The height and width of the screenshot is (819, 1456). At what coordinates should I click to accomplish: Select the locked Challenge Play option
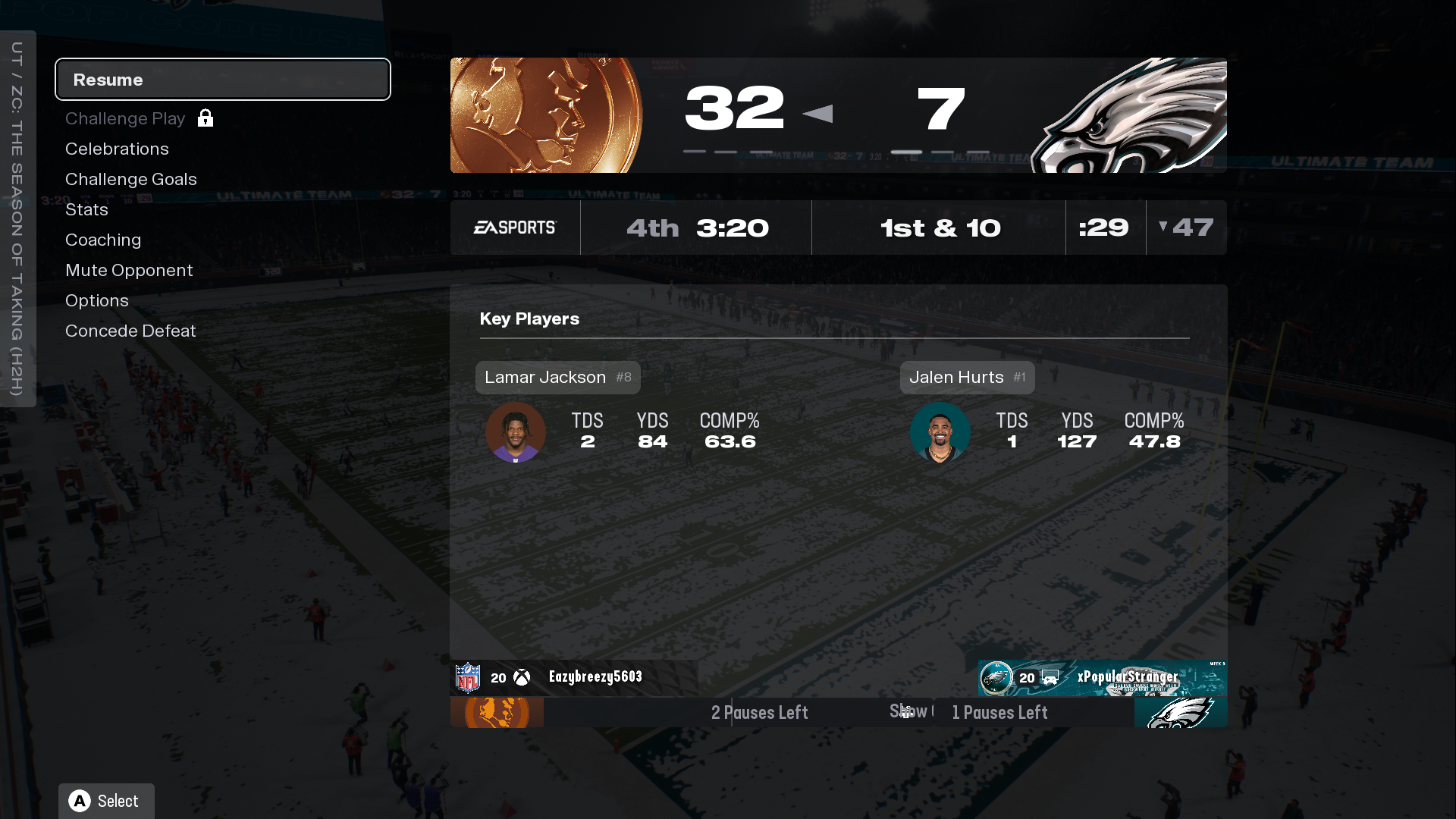[126, 119]
